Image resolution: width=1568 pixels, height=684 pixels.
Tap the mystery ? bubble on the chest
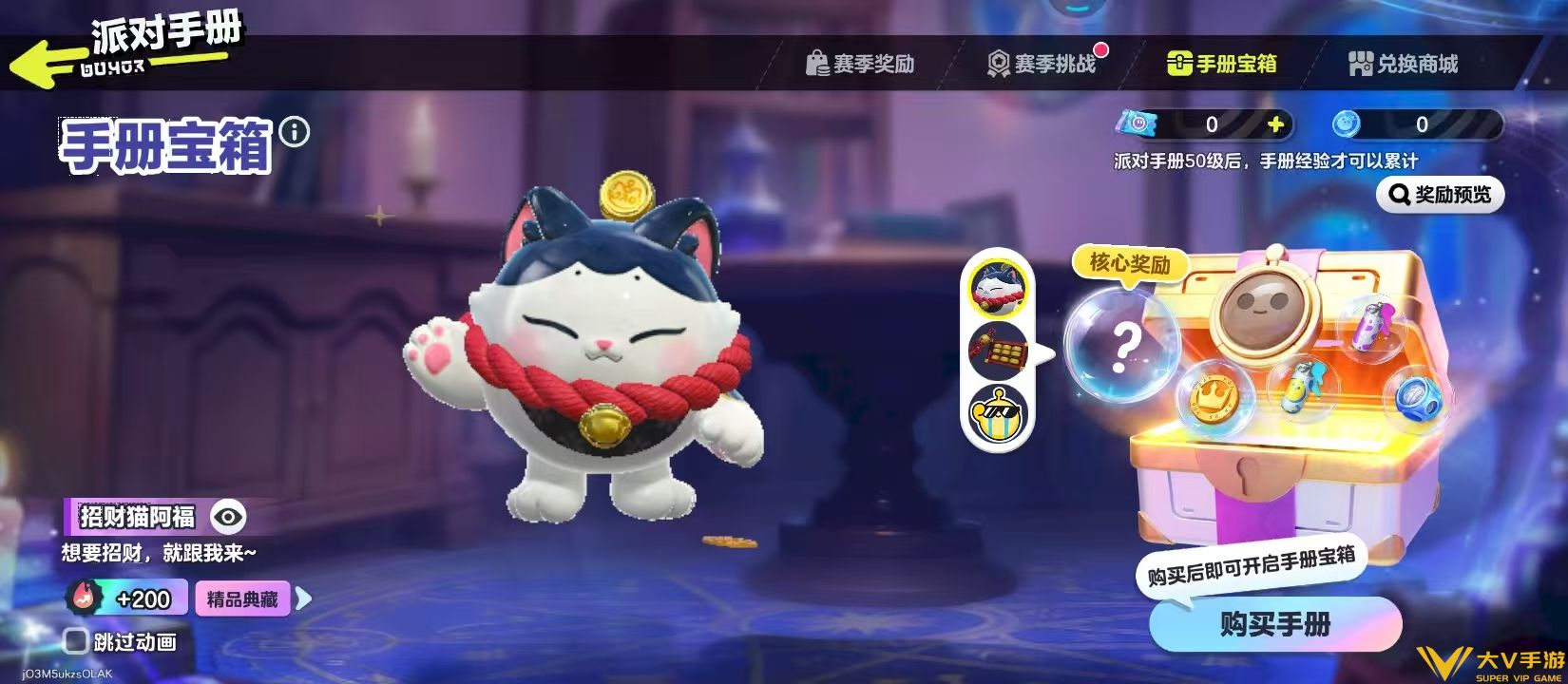tap(1126, 347)
